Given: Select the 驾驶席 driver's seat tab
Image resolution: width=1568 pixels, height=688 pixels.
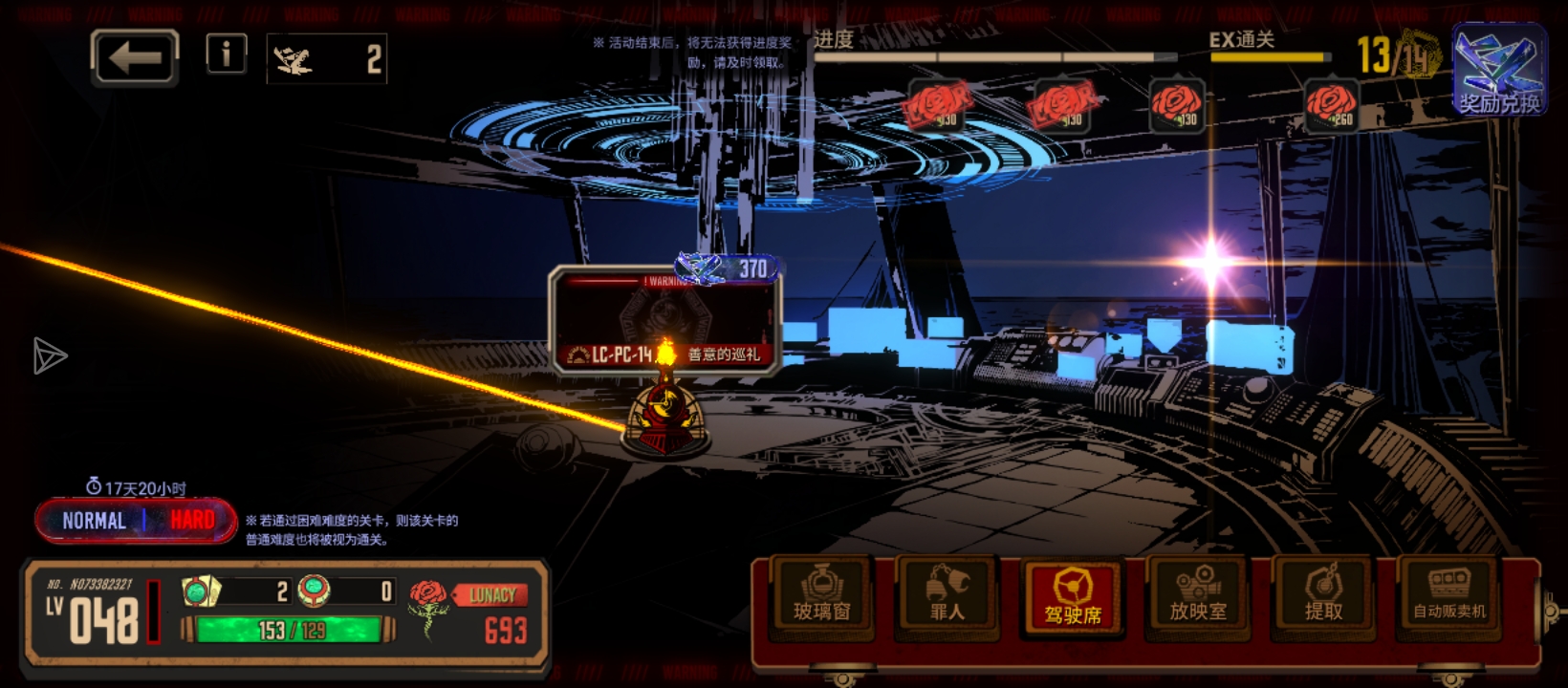Looking at the screenshot, I should (1073, 597).
